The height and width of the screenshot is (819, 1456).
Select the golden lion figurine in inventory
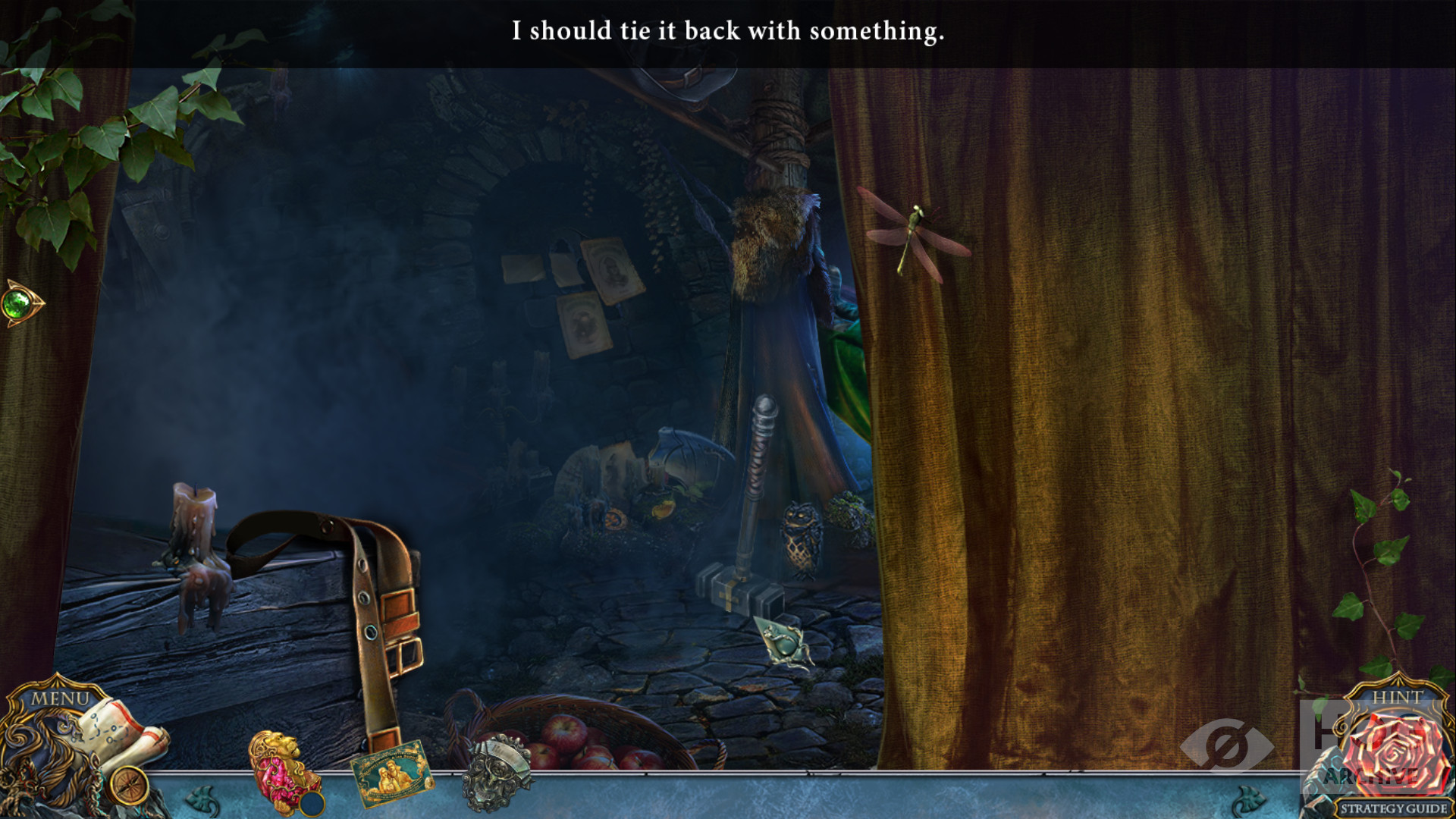click(x=282, y=771)
